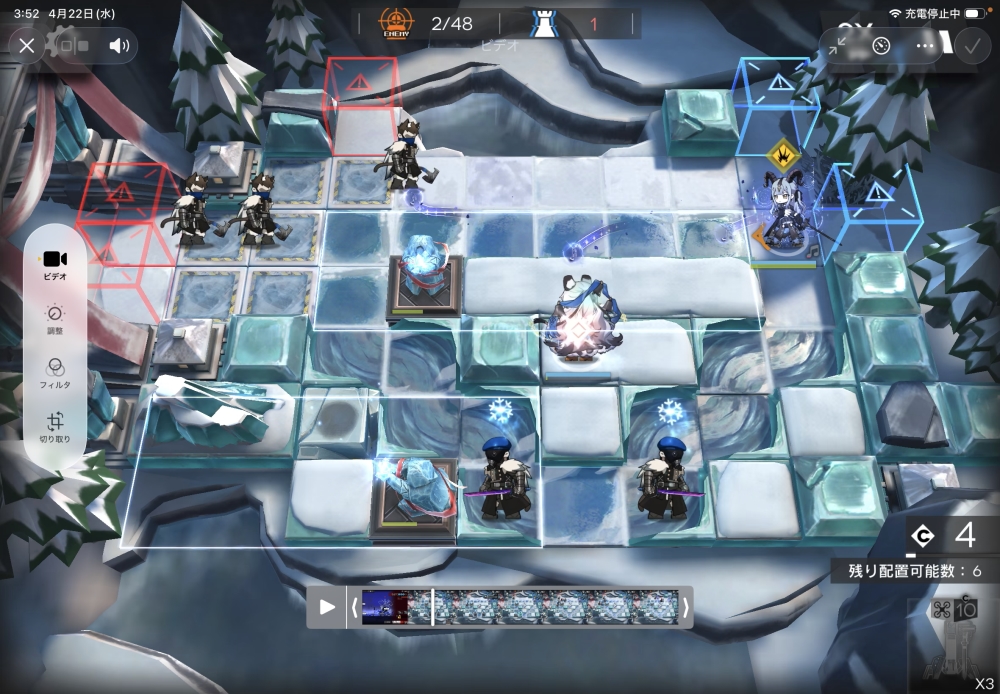This screenshot has width=1000, height=694.
Task: Select the ビデオ editing tab
Action: pos(55,263)
